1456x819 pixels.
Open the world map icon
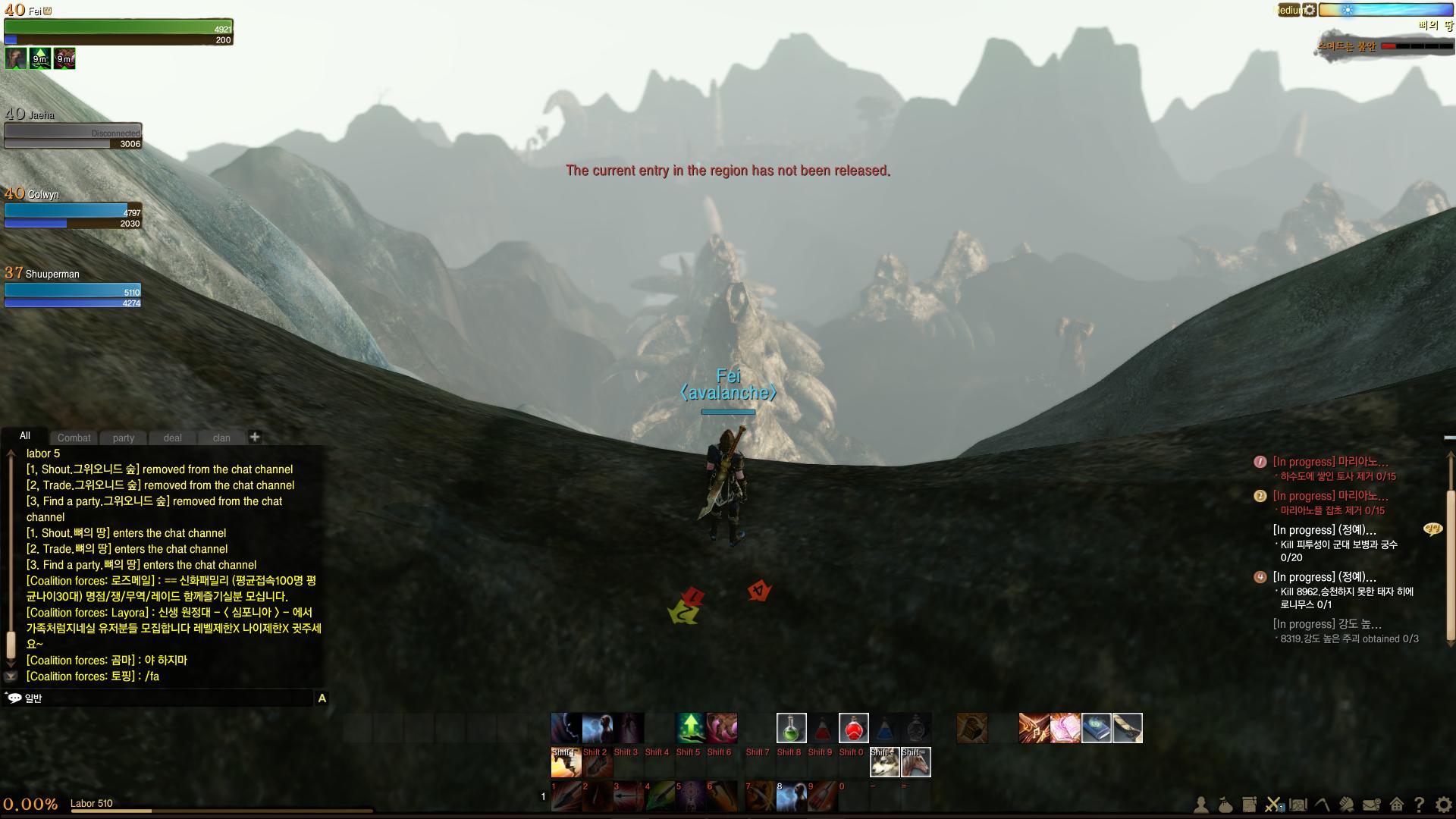pyautogui.click(x=1298, y=805)
